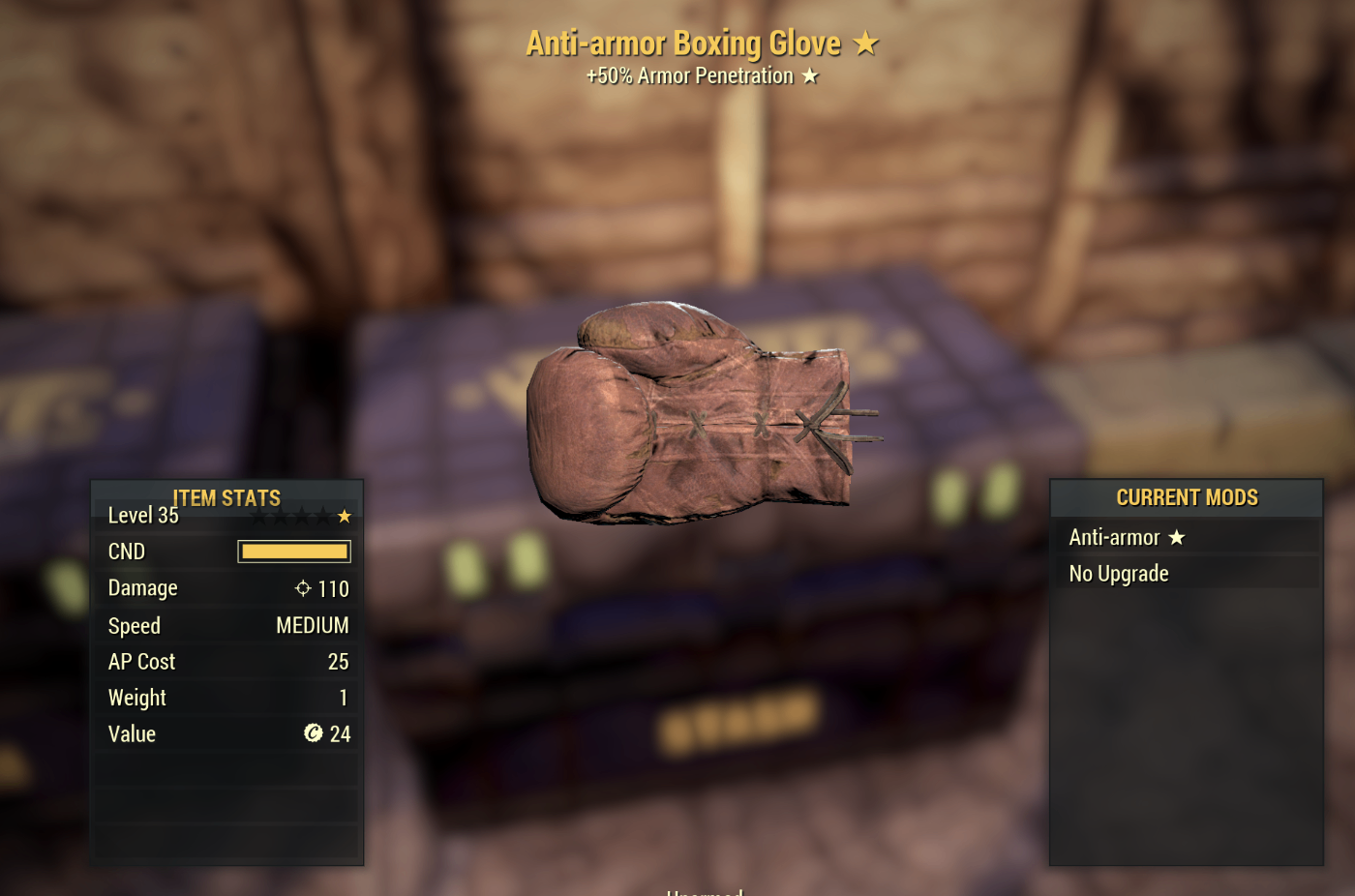The height and width of the screenshot is (896, 1355).
Task: Click the crosshair damage icon beside 110
Action: tap(303, 587)
